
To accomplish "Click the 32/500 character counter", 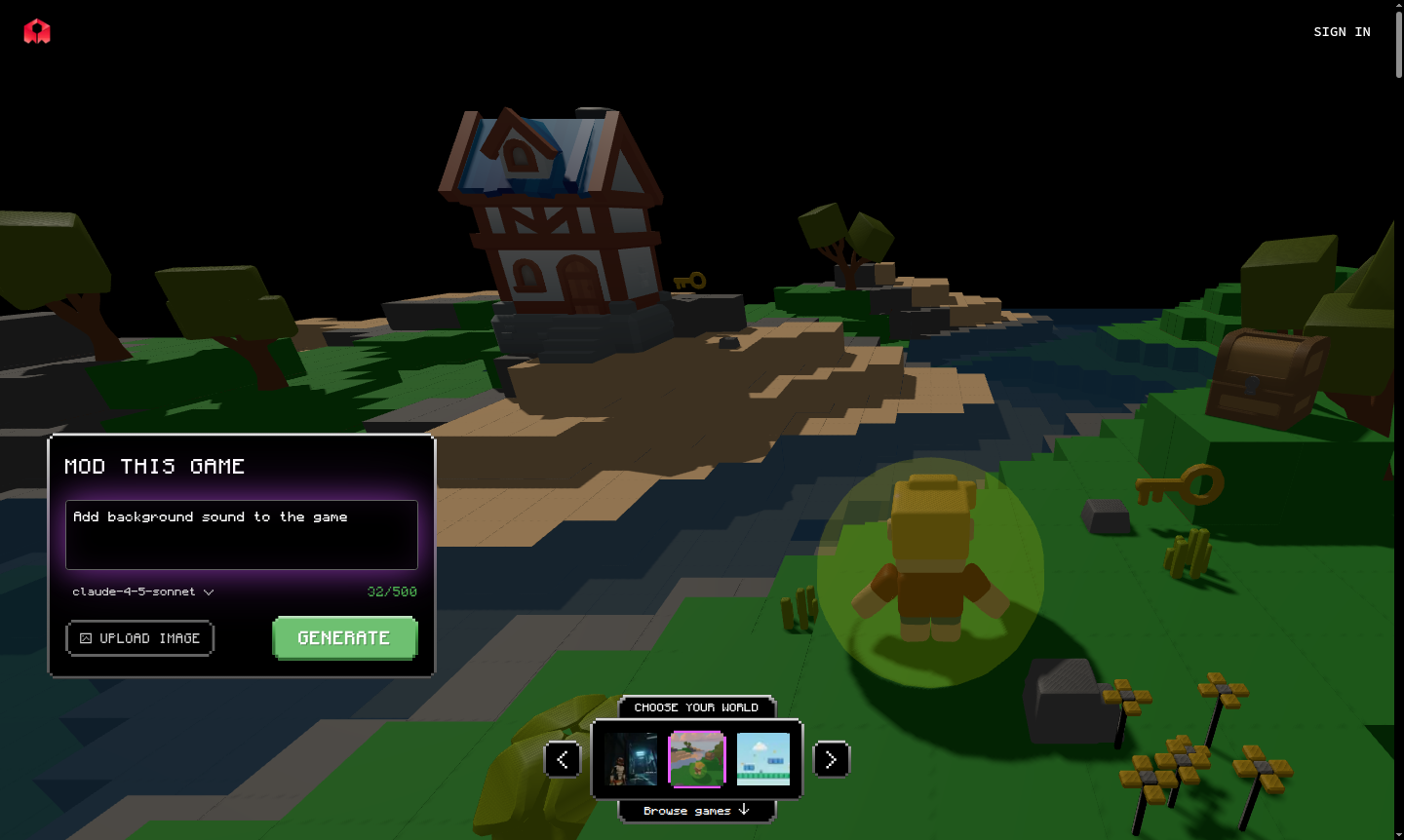I will 394,592.
